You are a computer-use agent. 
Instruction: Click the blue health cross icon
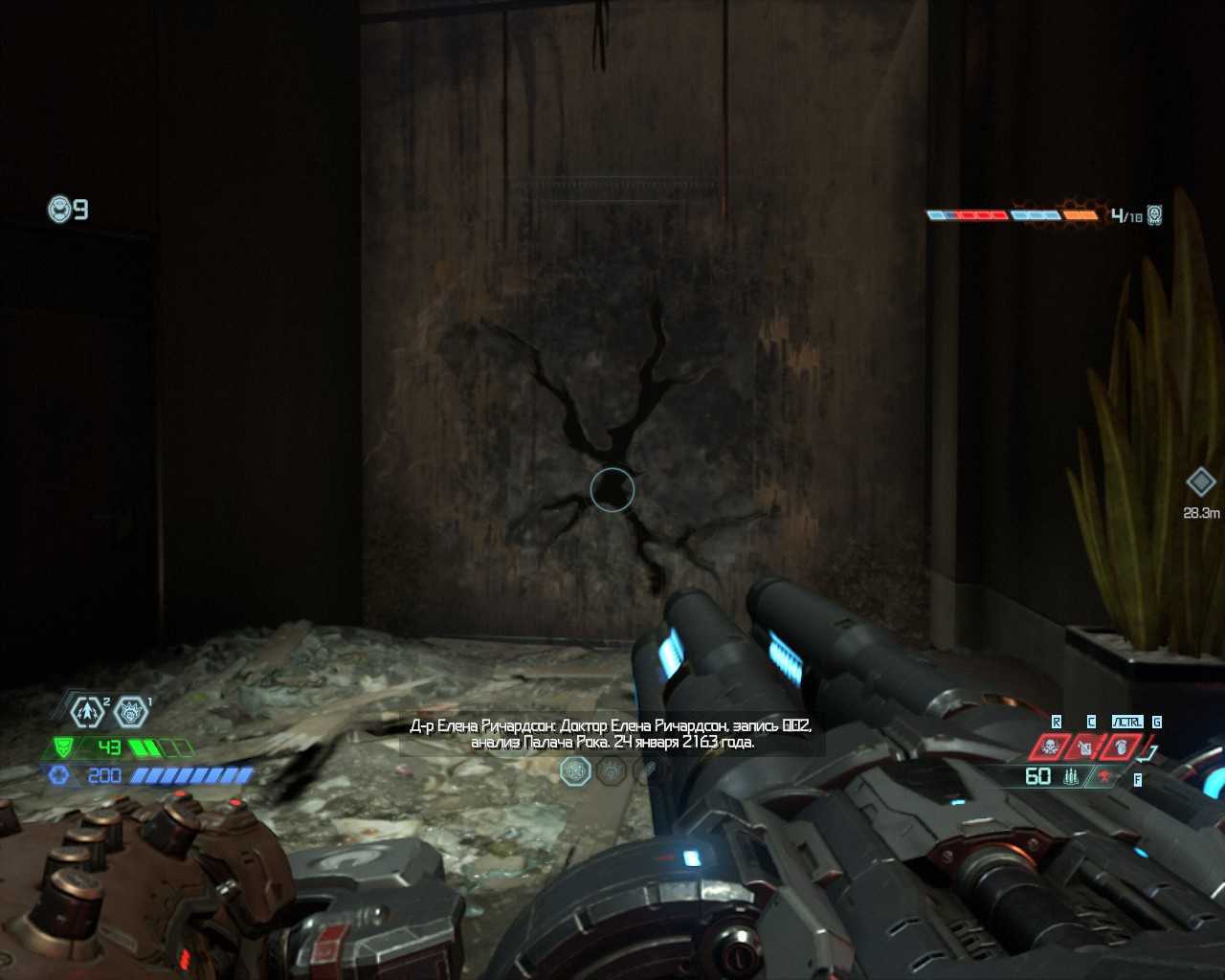[59, 775]
